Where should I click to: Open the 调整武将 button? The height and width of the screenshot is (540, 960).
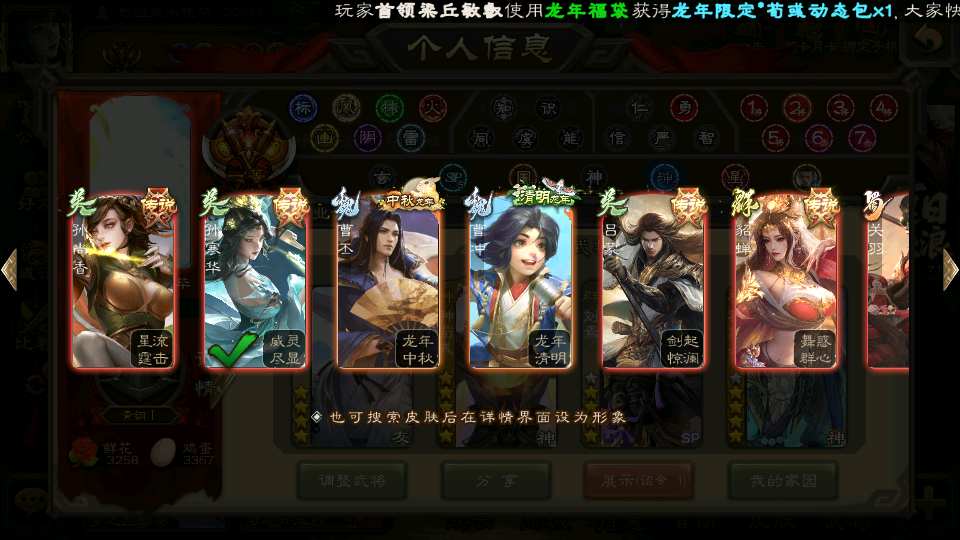(x=351, y=480)
